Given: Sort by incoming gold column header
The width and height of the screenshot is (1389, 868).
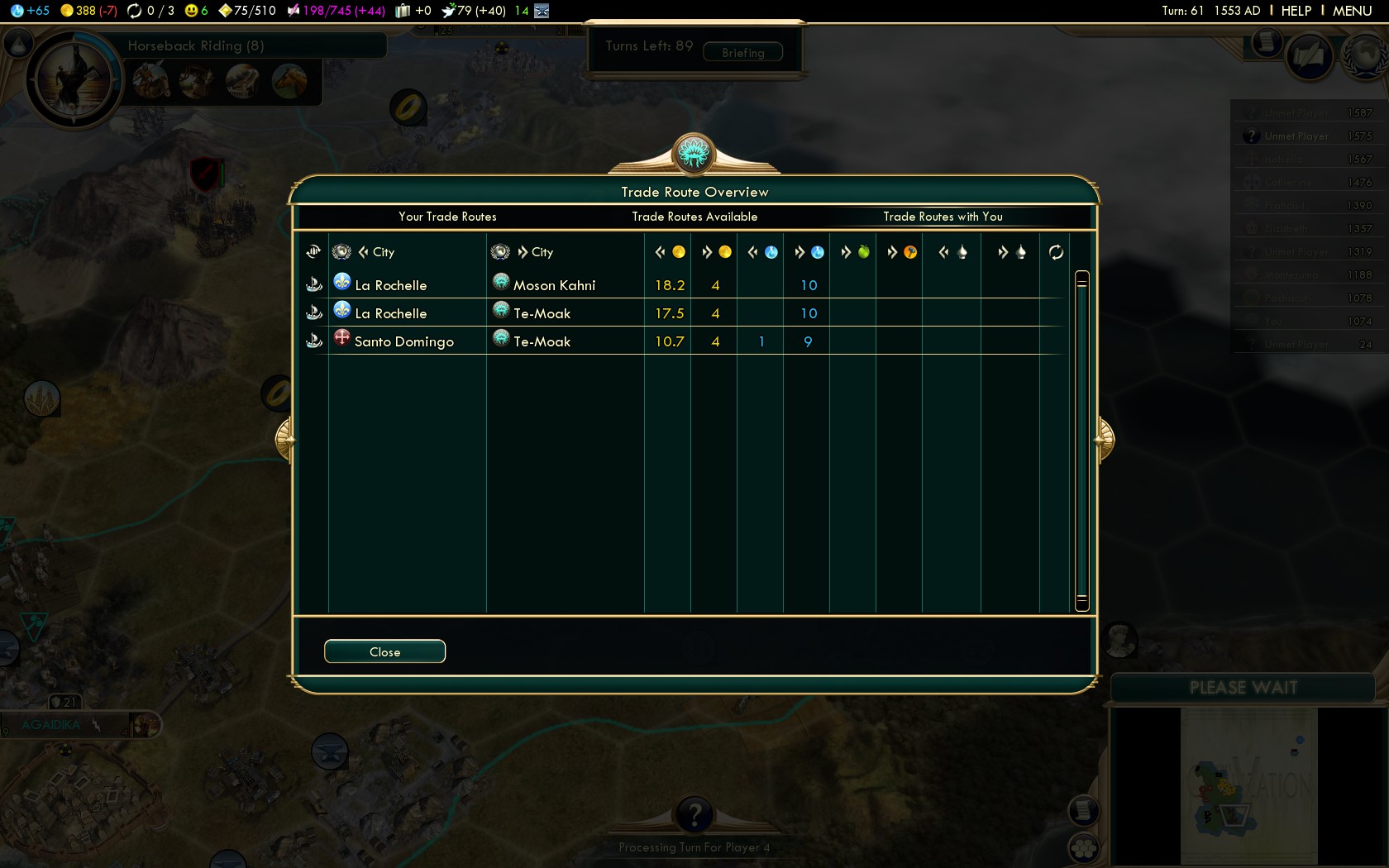Looking at the screenshot, I should point(669,252).
